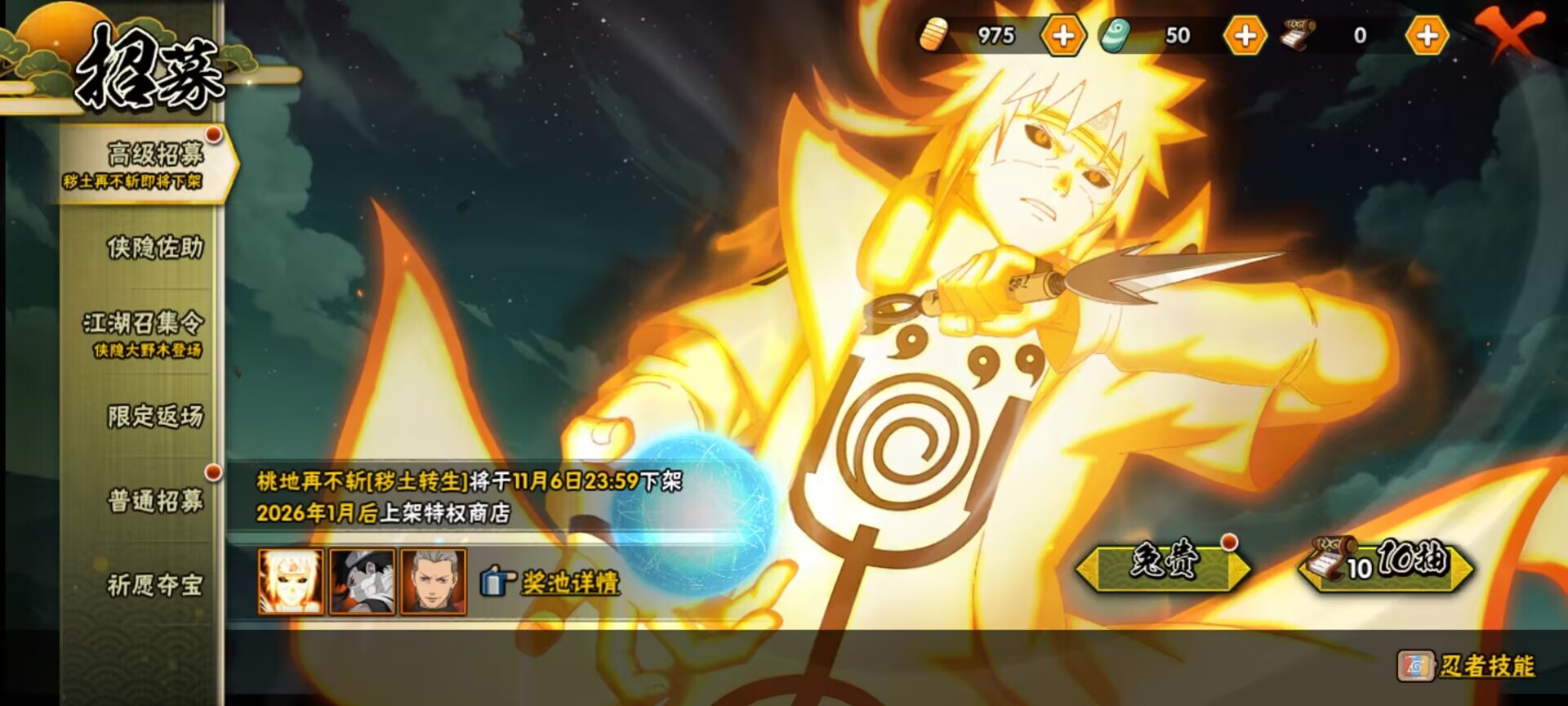Add more green jade currency

1245,36
